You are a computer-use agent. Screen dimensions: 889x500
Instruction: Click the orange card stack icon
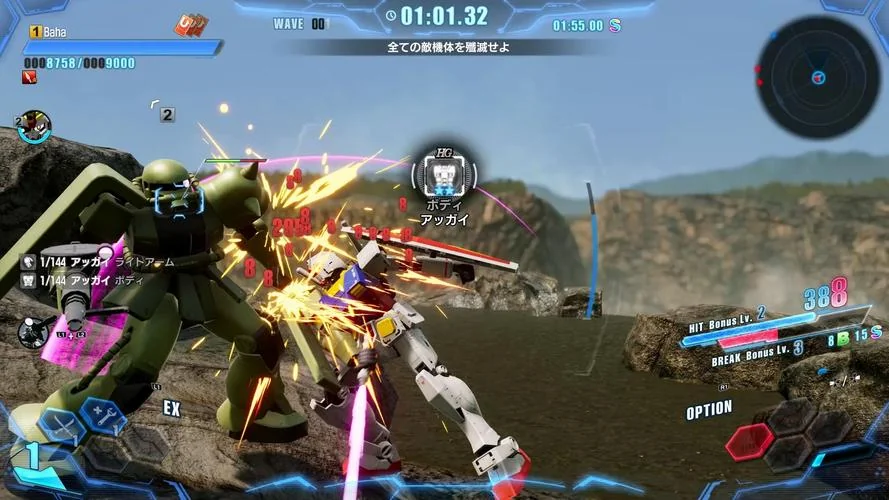coord(190,25)
